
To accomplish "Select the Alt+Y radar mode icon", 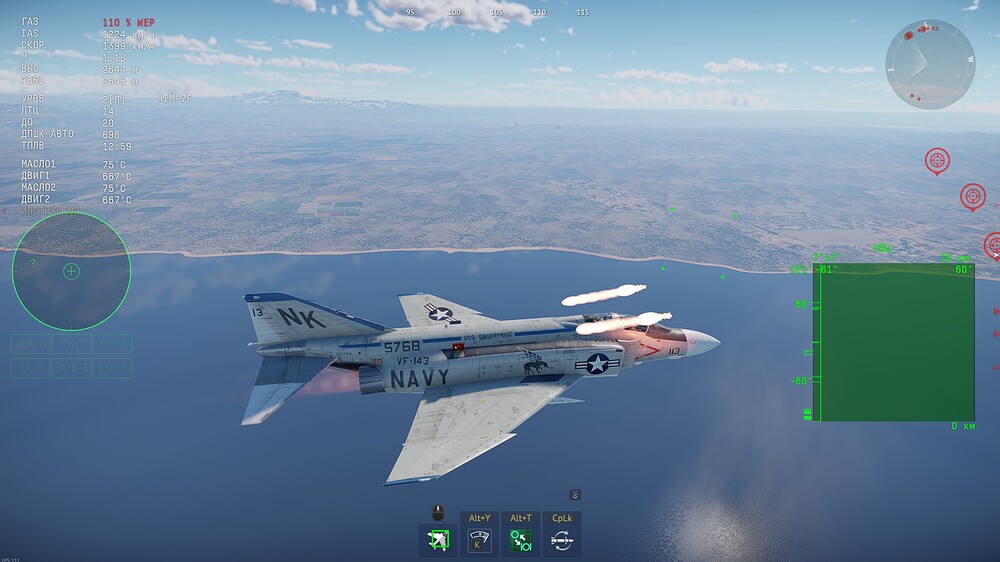I will click(x=480, y=541).
